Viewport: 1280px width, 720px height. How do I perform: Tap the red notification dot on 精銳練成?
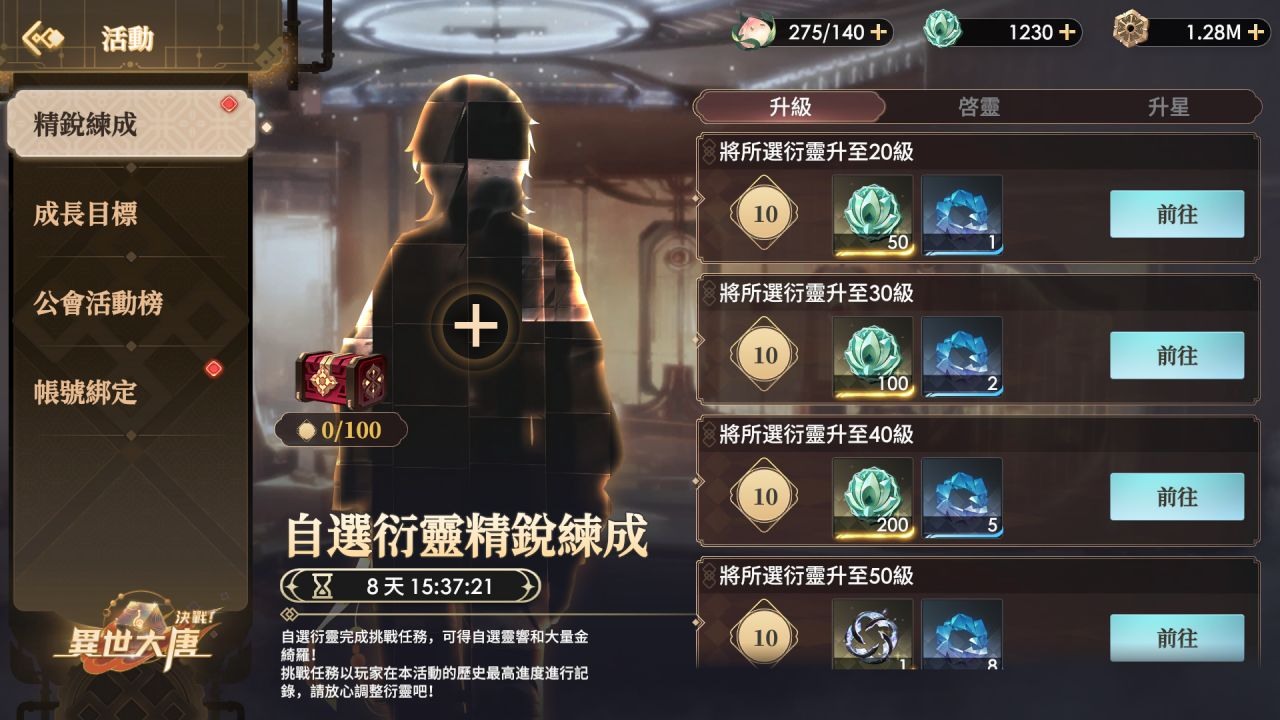227,101
